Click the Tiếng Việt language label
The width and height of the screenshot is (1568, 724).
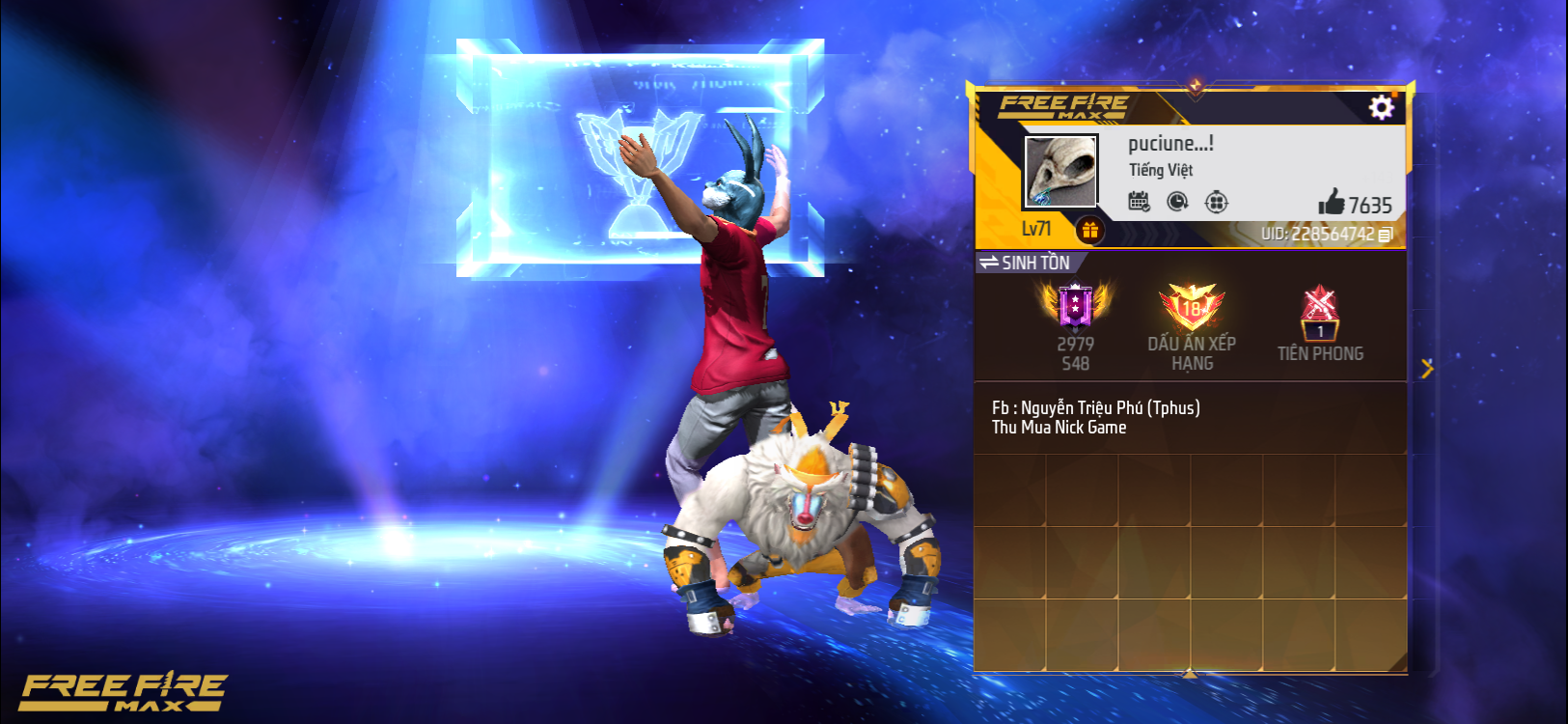pos(1162,171)
